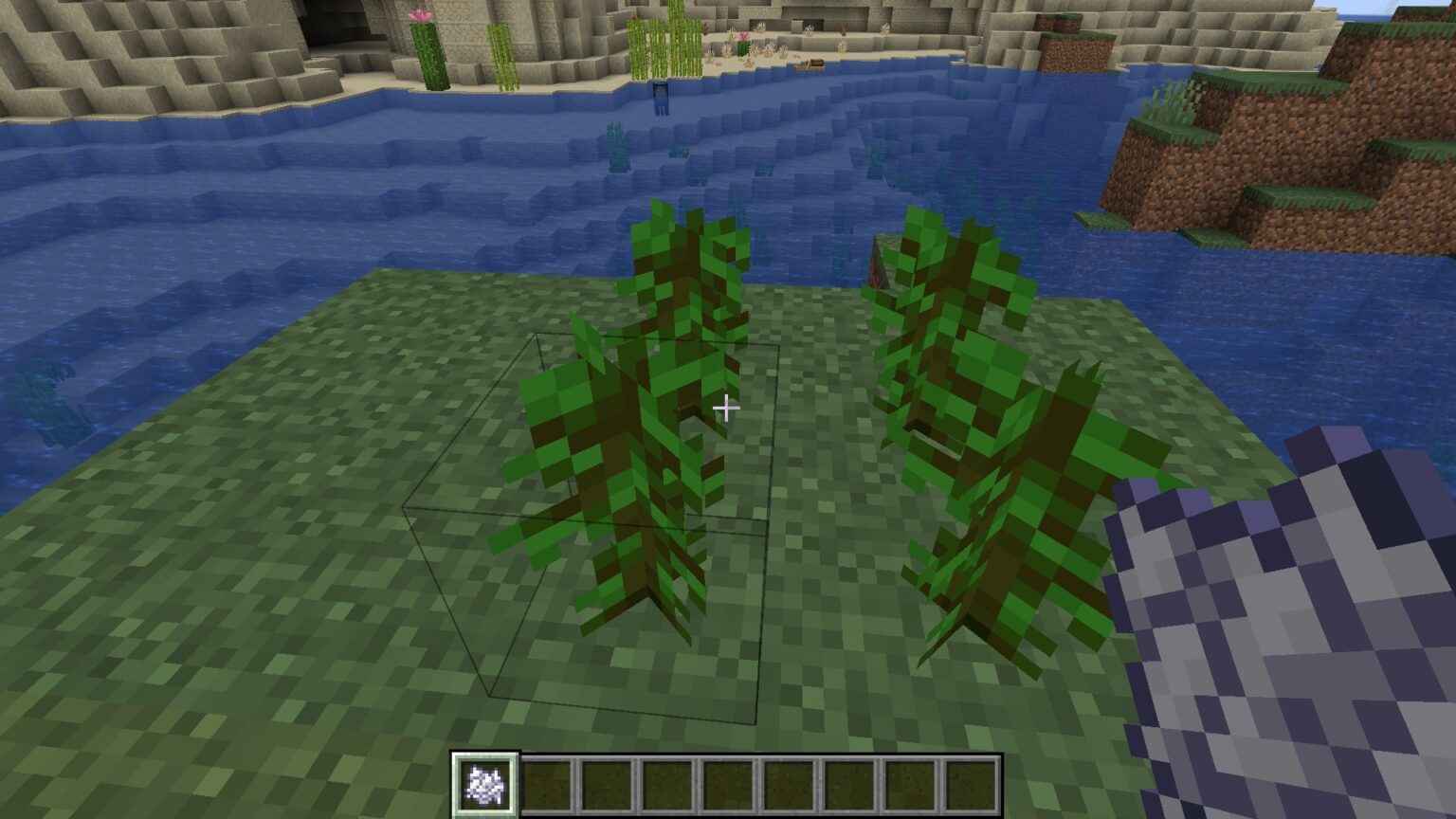Screen dimensions: 1456x819
Task: Click the eighth hotbar slot
Action: pyautogui.click(x=908, y=784)
